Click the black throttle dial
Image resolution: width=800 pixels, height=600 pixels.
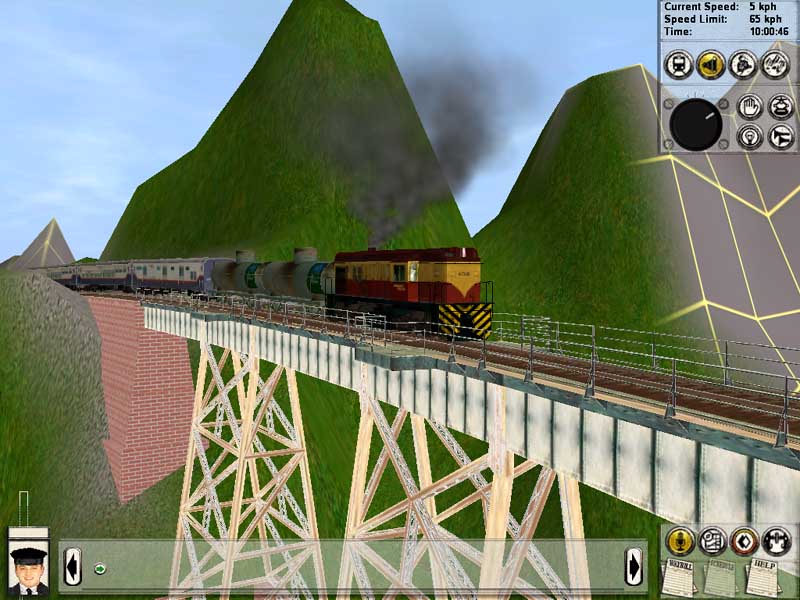coord(696,123)
